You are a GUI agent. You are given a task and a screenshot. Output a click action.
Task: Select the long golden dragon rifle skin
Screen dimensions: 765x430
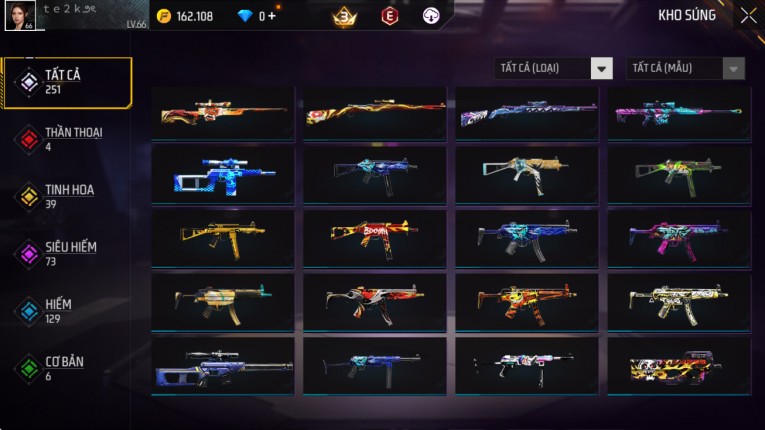point(375,112)
